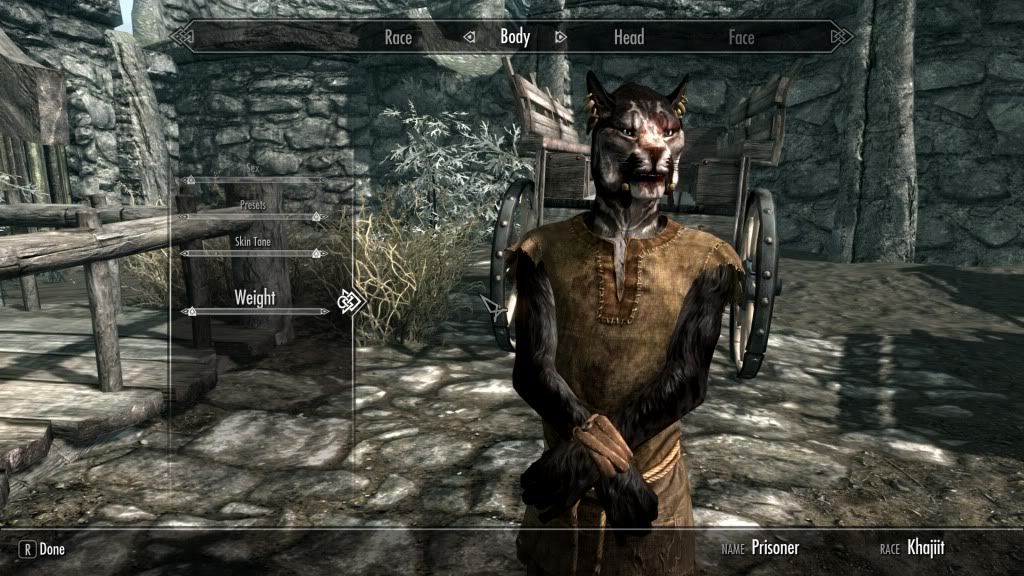1024x576 pixels.
Task: Confirm character with Done
Action: tap(42, 549)
